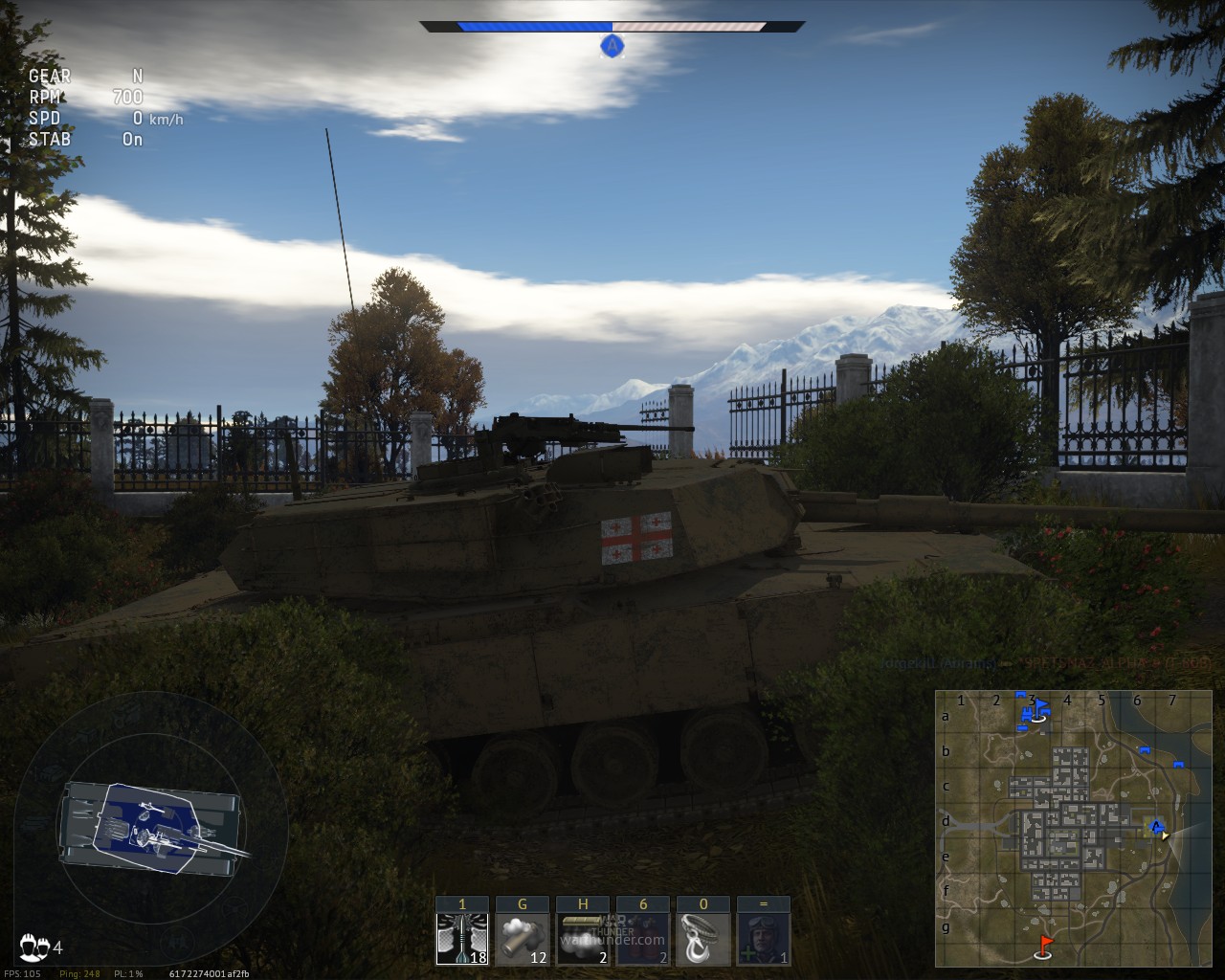Click the point A marker under capture bar
Viewport: 1225px width, 980px height.
(612, 45)
